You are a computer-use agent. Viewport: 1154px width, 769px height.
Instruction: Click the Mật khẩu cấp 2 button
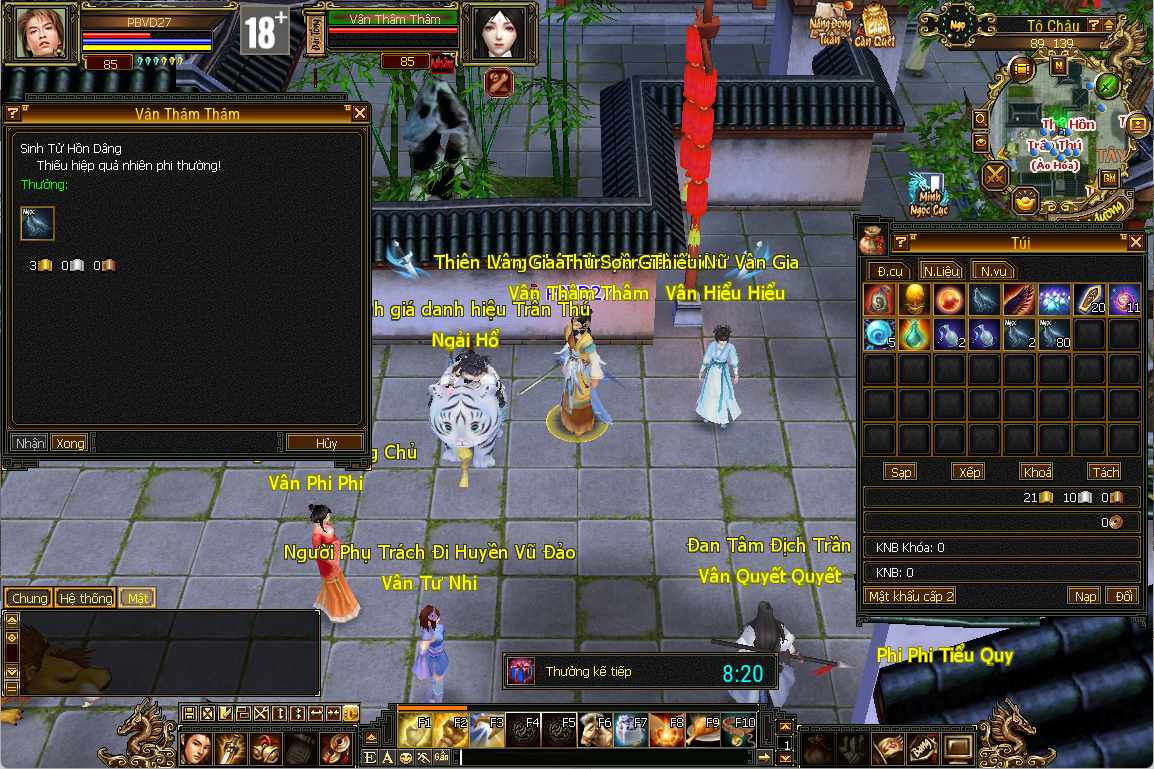pyautogui.click(x=911, y=596)
